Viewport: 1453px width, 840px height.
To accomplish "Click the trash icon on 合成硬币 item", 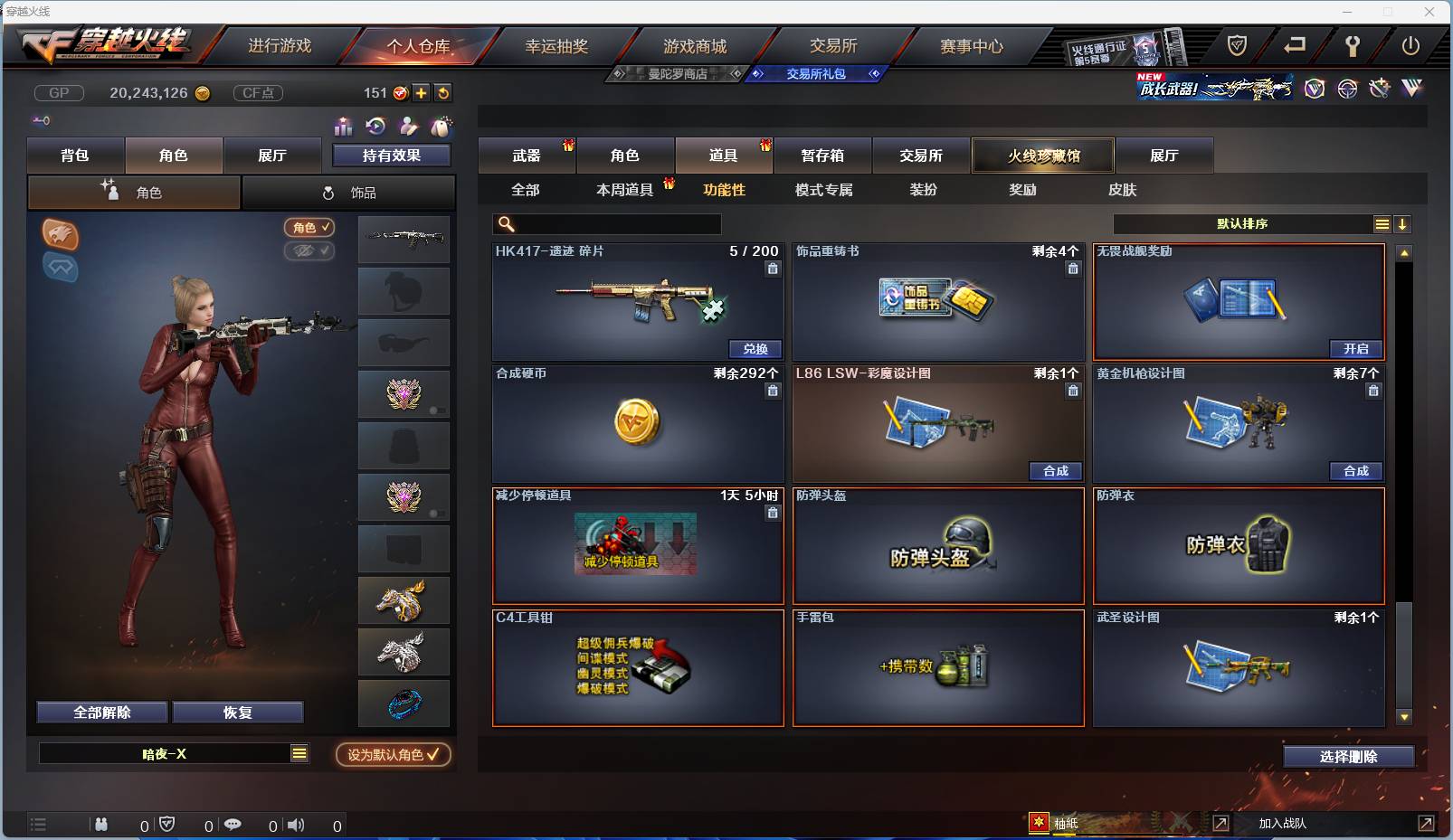I will pos(774,390).
